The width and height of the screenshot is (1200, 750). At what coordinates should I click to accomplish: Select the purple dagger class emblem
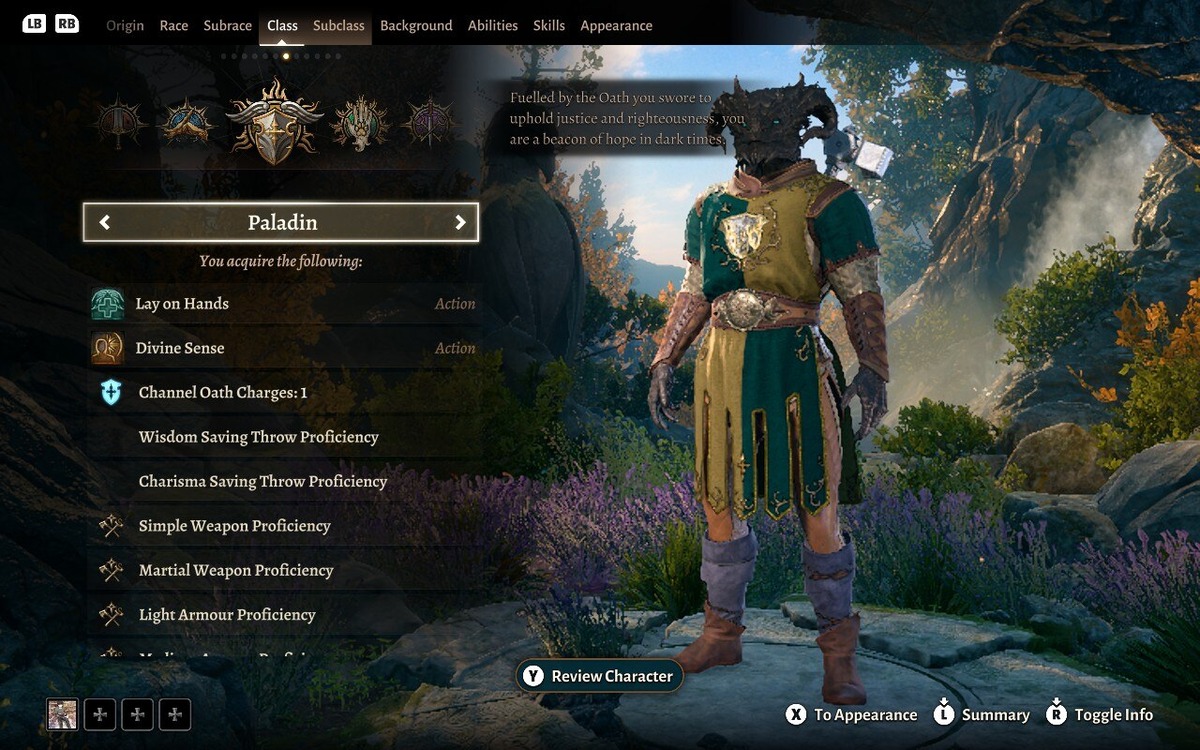[x=427, y=123]
